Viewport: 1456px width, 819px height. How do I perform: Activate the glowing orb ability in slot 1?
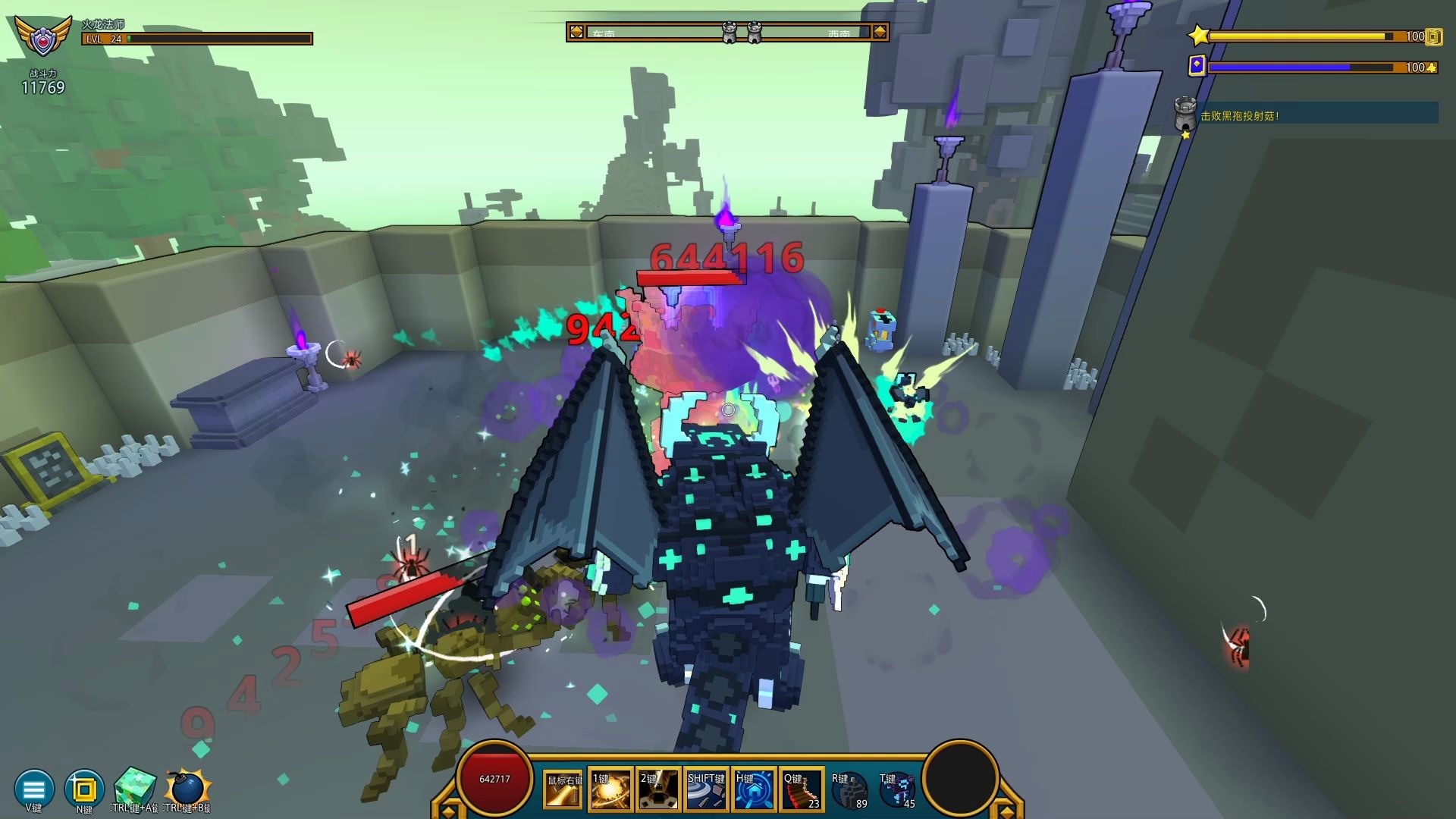point(610,789)
